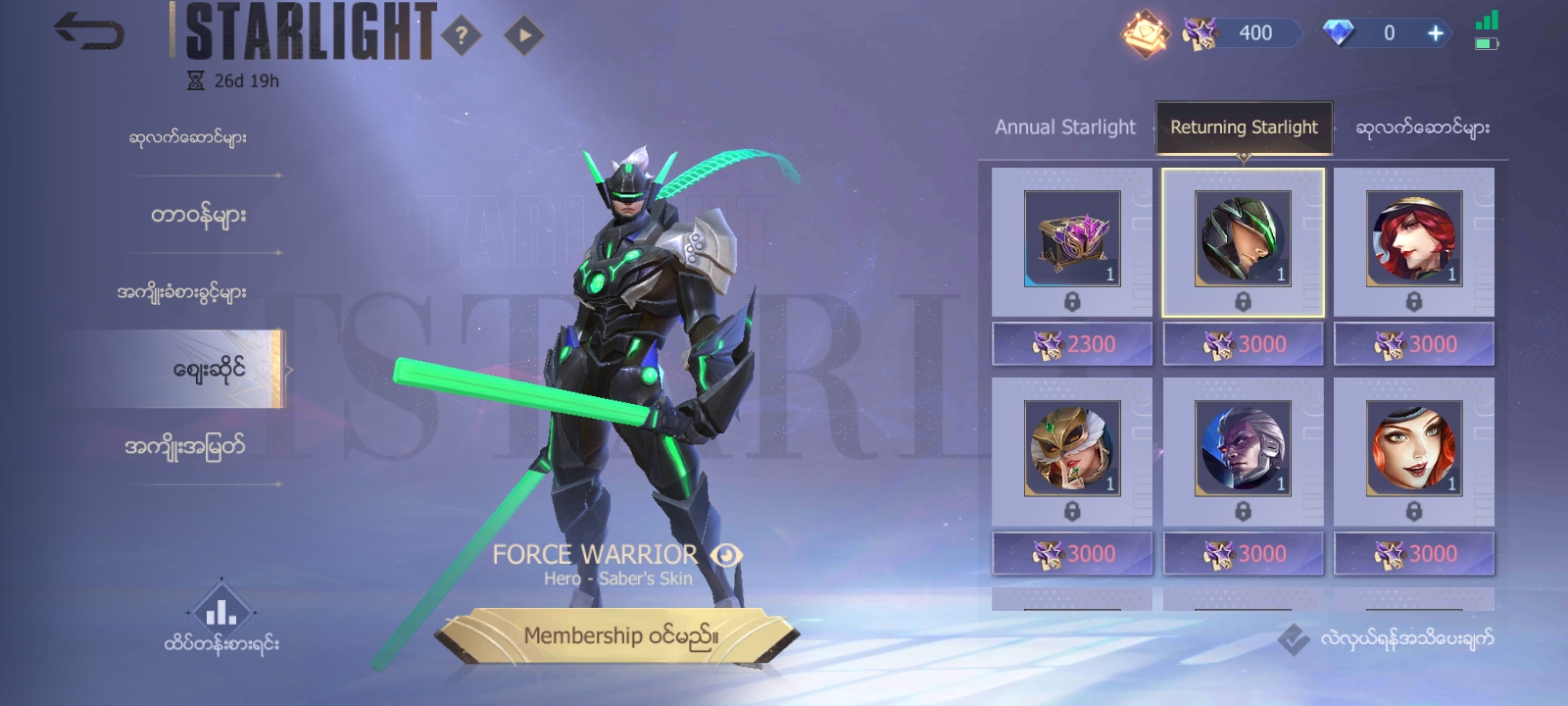1568x706 pixels.
Task: Open the အကျိုးခံစားခွင့်များ menu entry
Action: pyautogui.click(x=182, y=292)
